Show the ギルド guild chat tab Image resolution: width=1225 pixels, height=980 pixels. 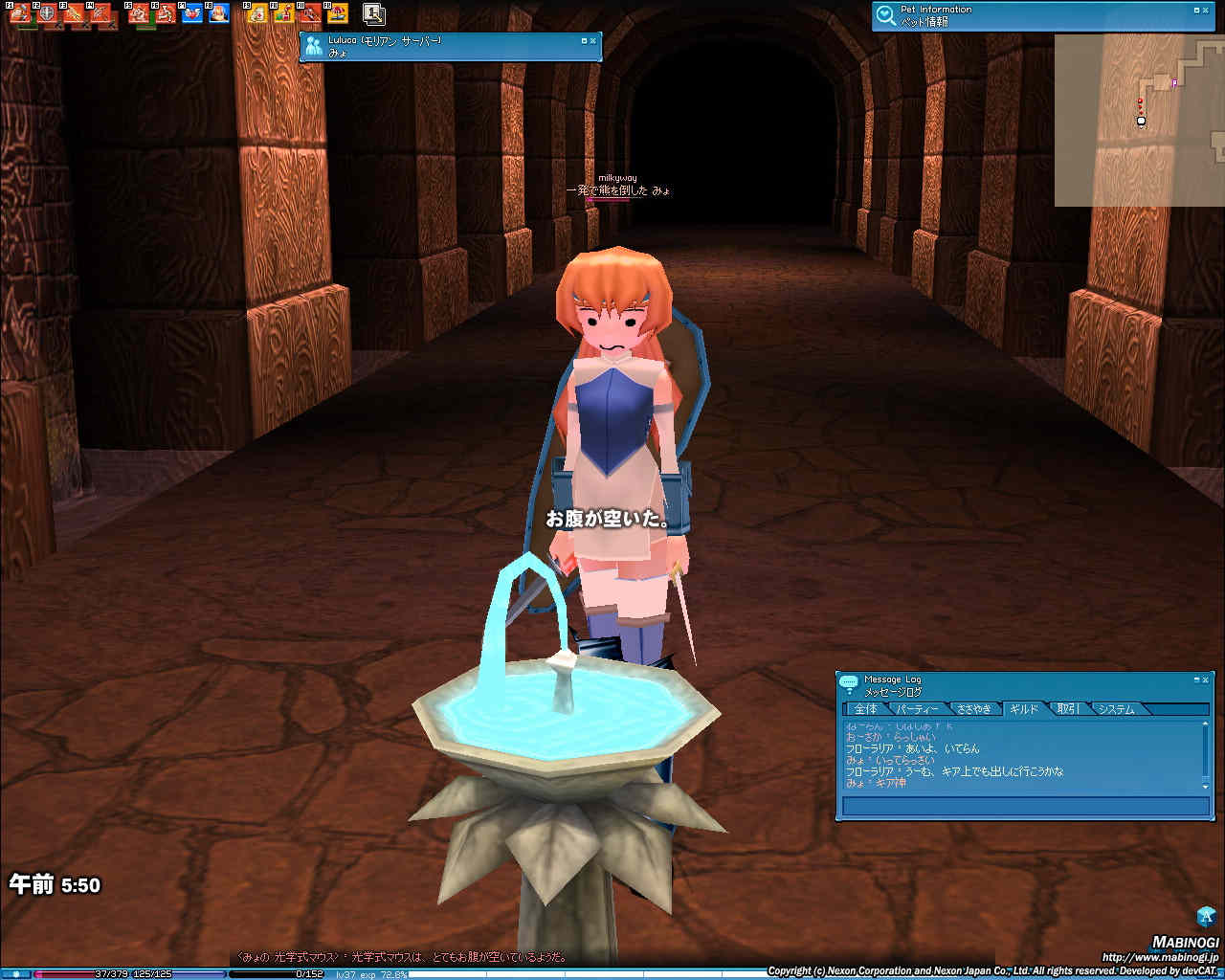(x=1023, y=709)
